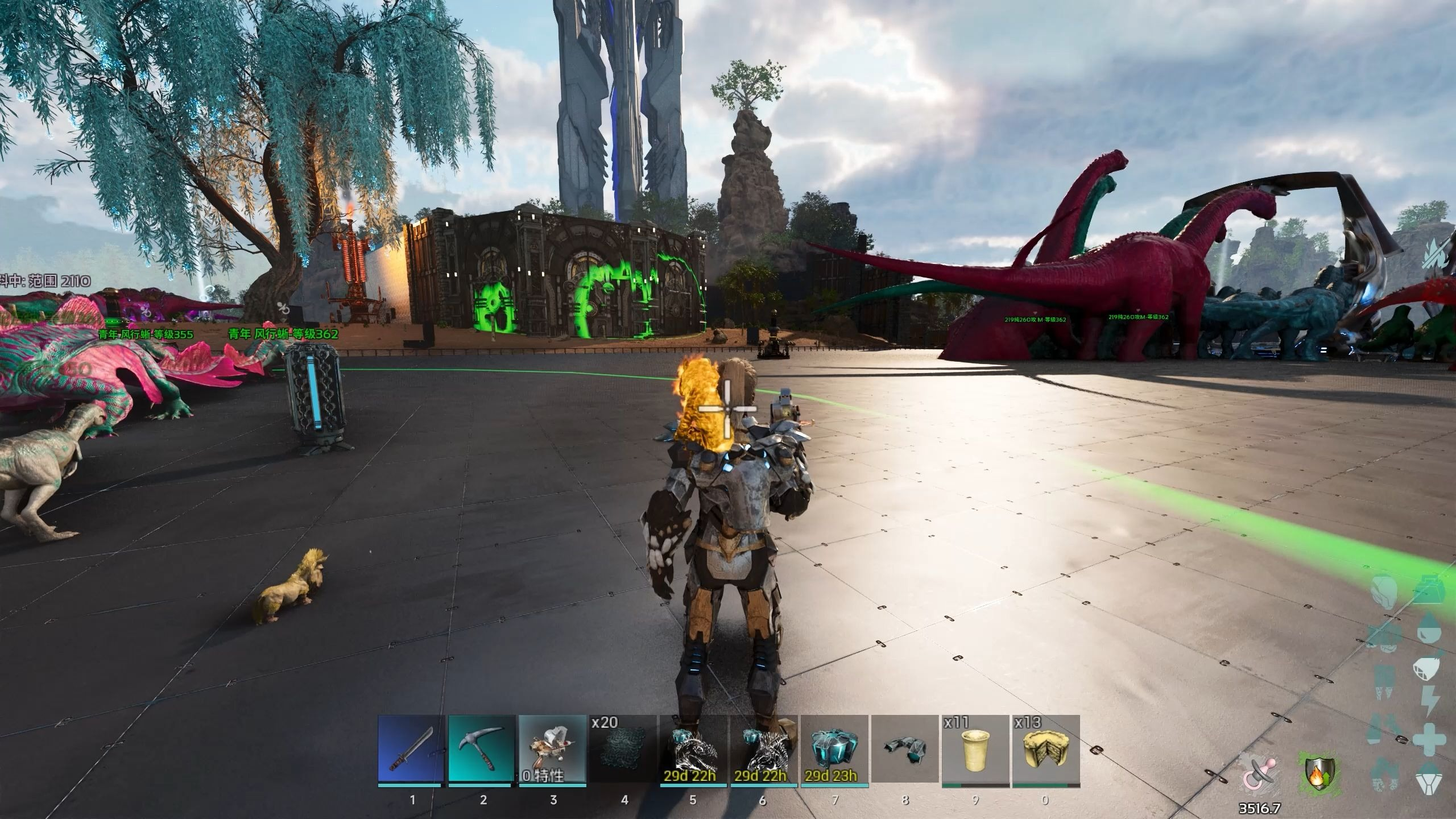Select the cryopod in hotbar slot 5
Image resolution: width=1456 pixels, height=819 pixels.
(x=693, y=749)
